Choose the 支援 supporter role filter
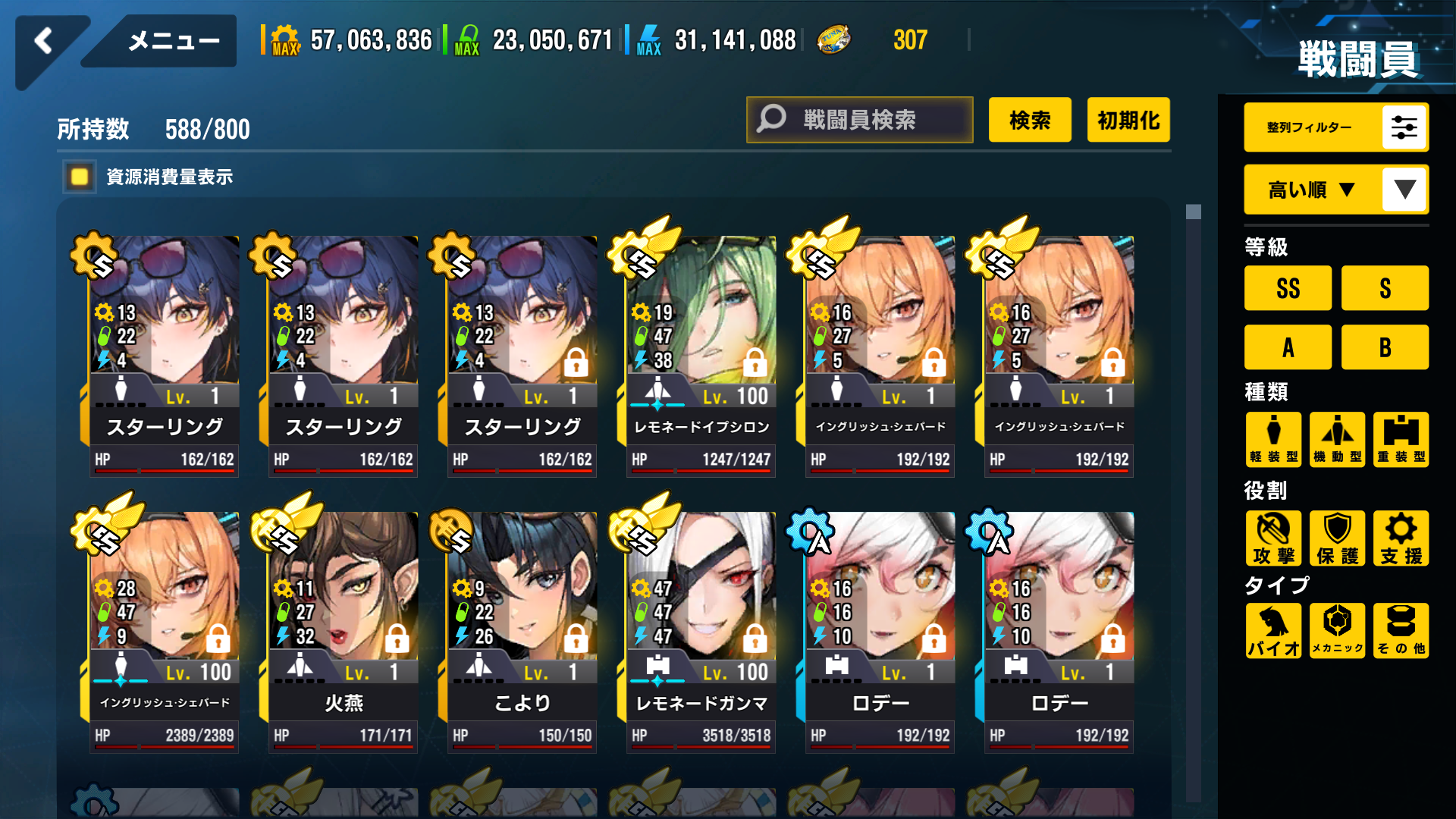This screenshot has width=1456, height=819. point(1401,538)
